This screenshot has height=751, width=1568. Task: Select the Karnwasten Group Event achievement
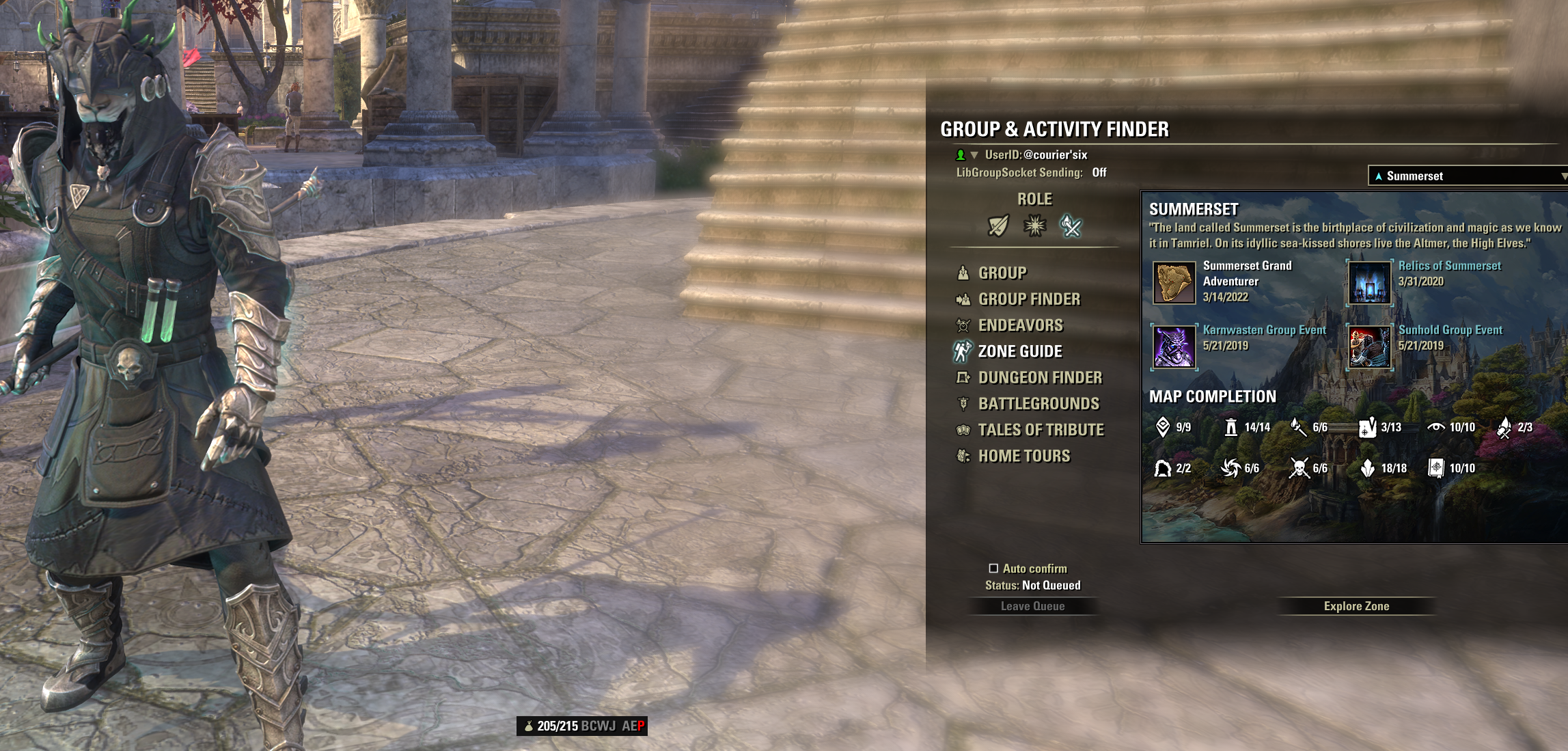[1174, 346]
